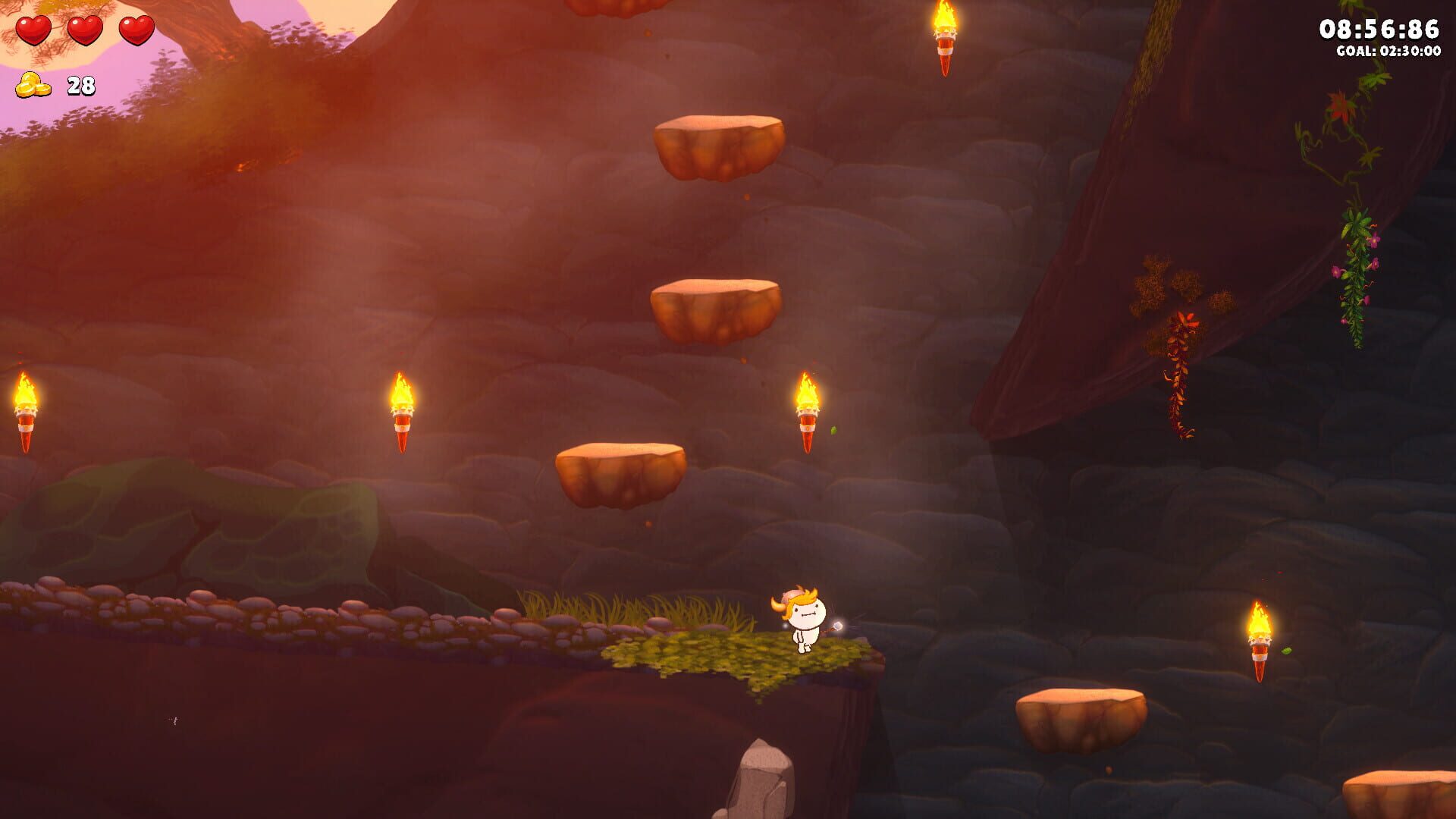Select the gold coins icon
Screen dimensions: 1456x819
click(32, 85)
